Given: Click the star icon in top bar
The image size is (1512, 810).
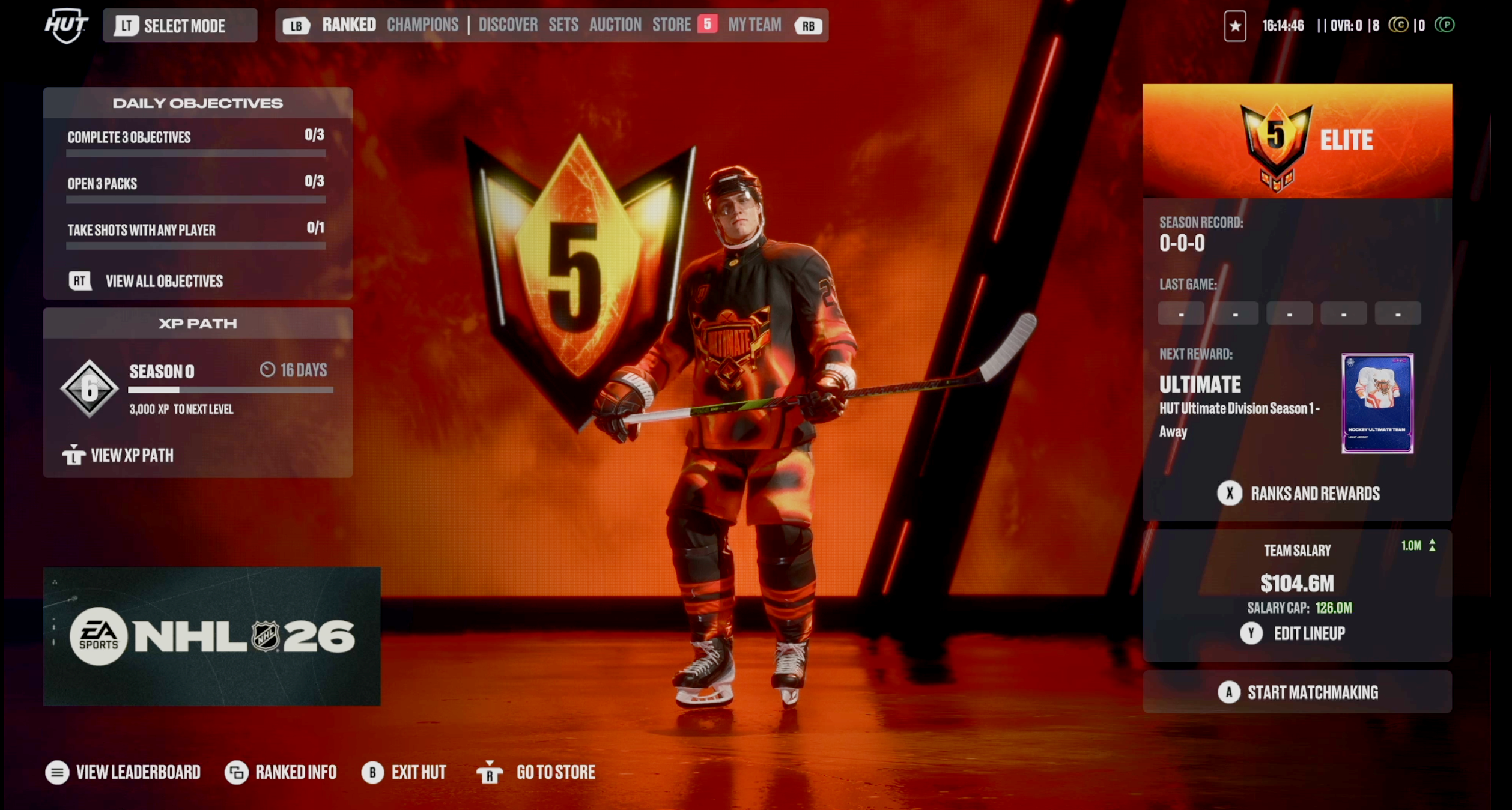Looking at the screenshot, I should click(x=1234, y=26).
